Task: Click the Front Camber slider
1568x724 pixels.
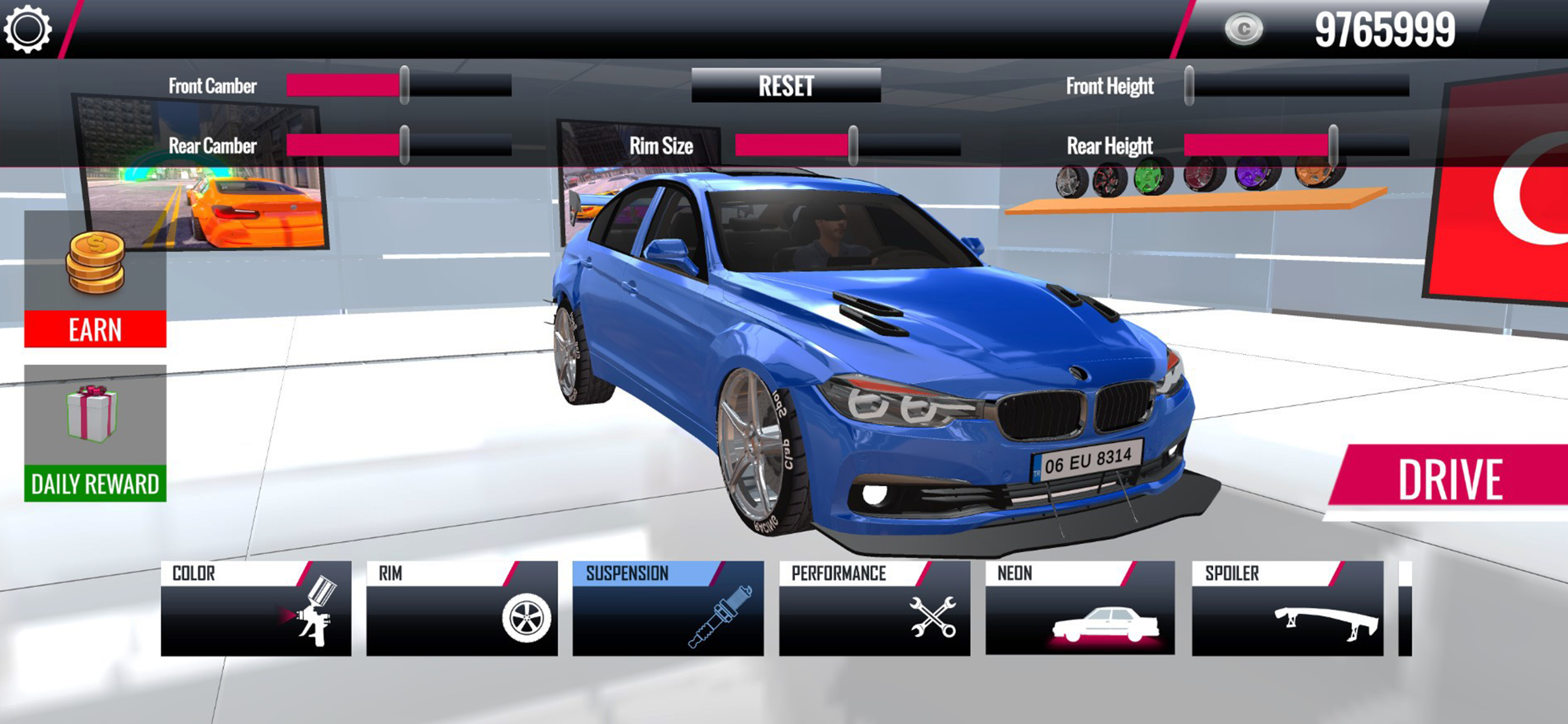Action: (x=404, y=86)
